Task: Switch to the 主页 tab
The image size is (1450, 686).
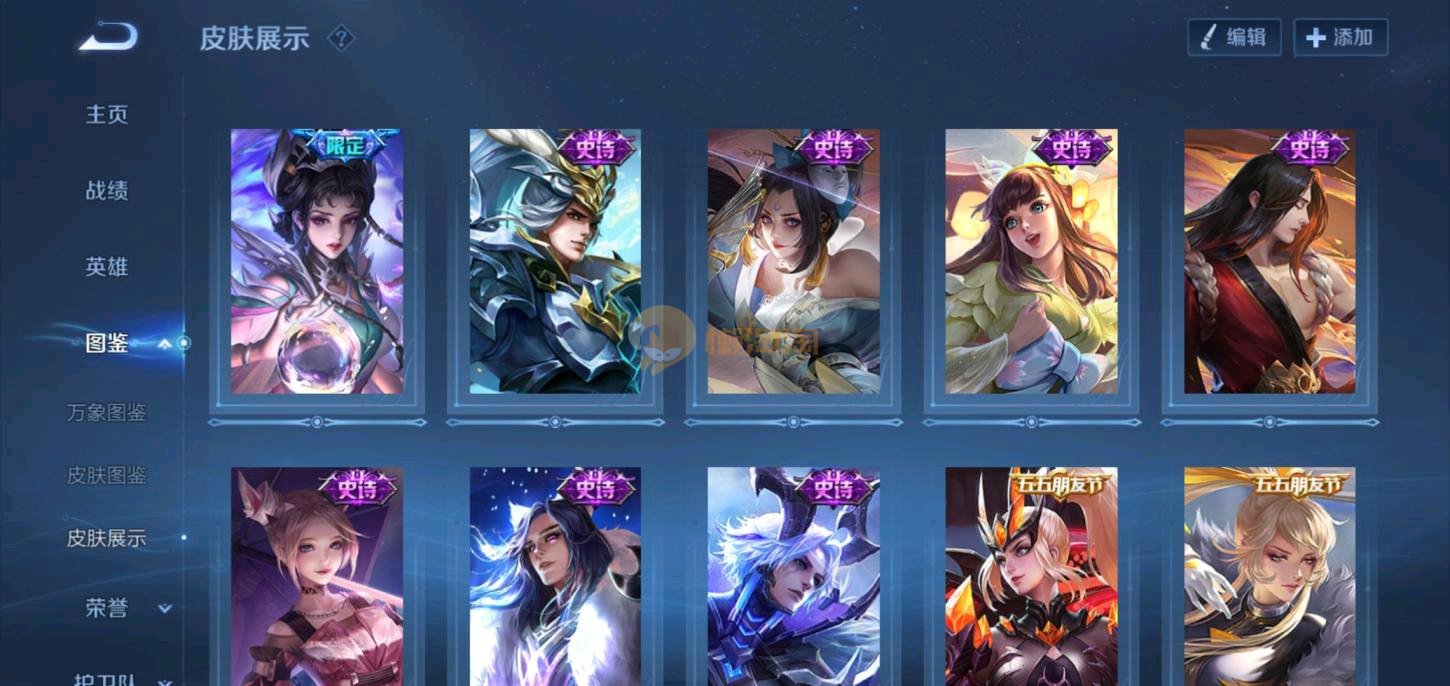Action: pyautogui.click(x=107, y=114)
